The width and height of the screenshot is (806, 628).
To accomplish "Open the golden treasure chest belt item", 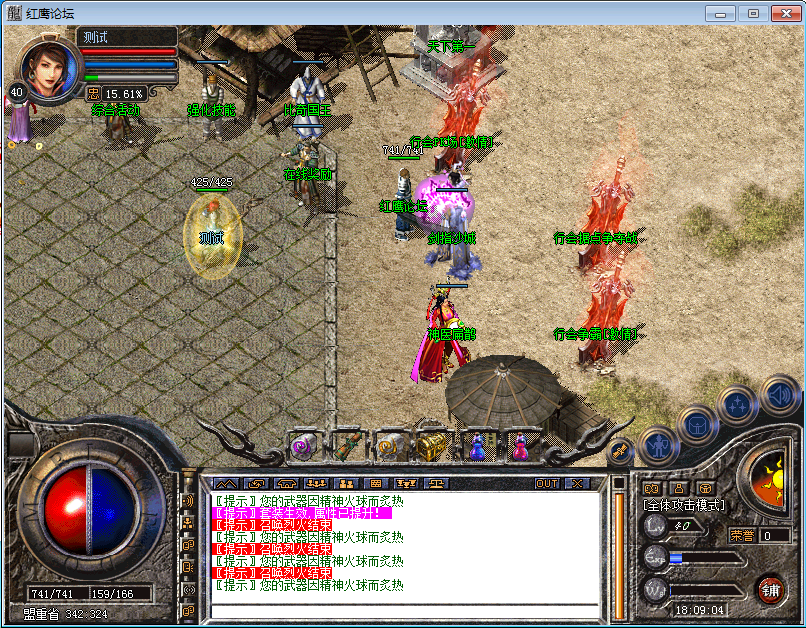I will tap(432, 445).
